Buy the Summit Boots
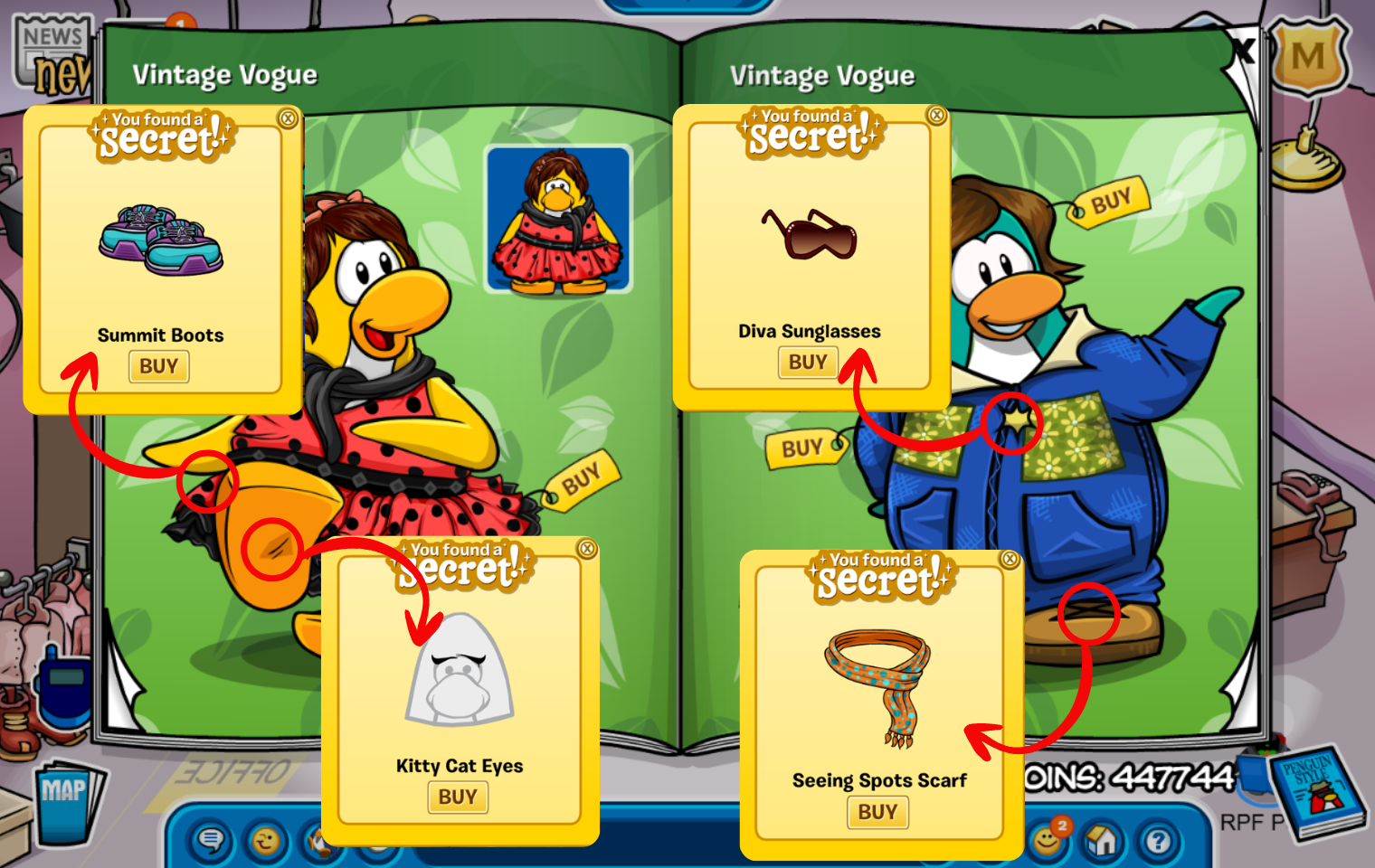Viewport: 1375px width, 868px height. pos(158,366)
